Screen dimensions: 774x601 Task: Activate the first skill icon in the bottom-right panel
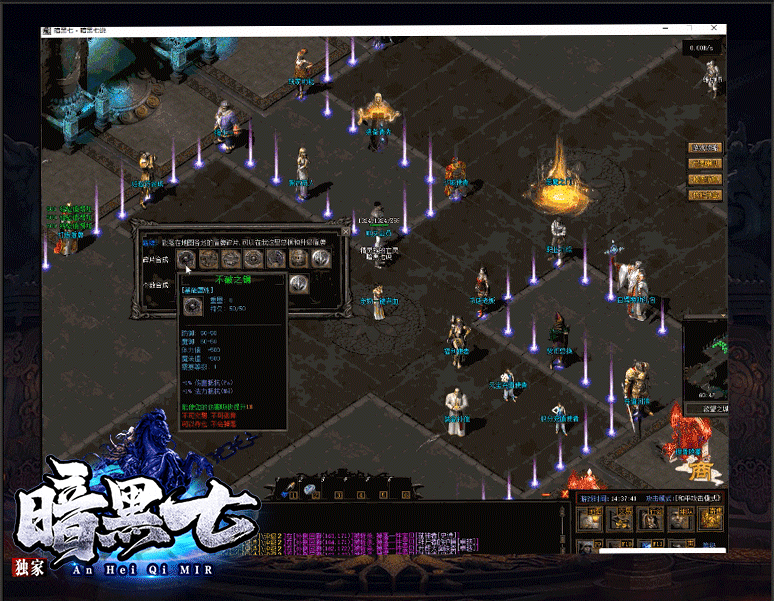(589, 518)
